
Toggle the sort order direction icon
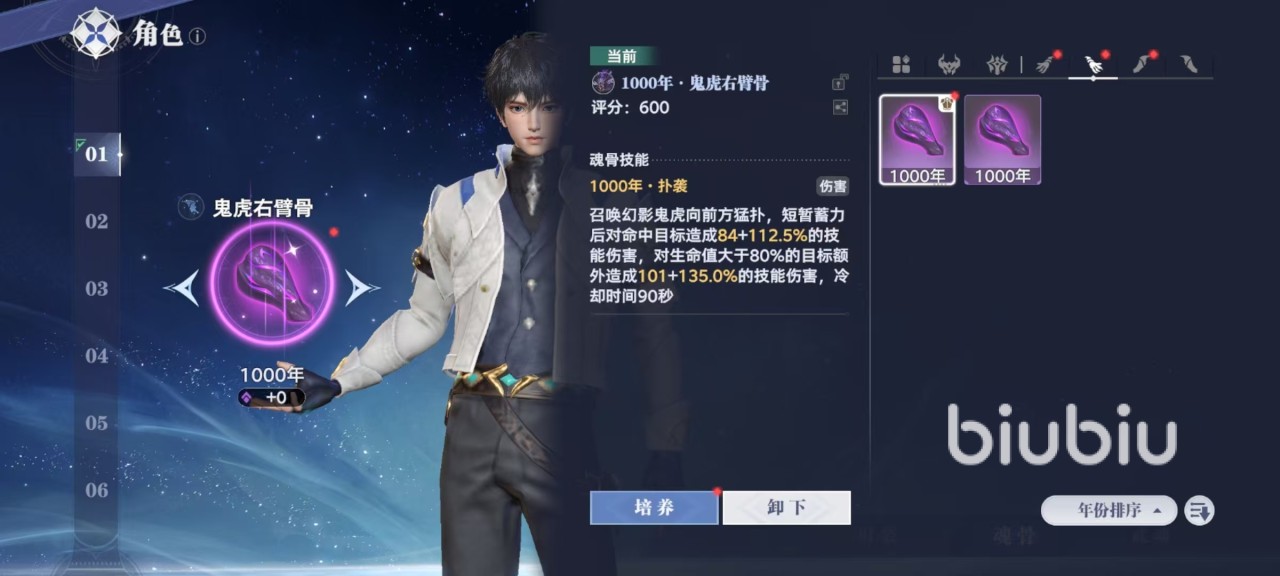tap(1199, 510)
